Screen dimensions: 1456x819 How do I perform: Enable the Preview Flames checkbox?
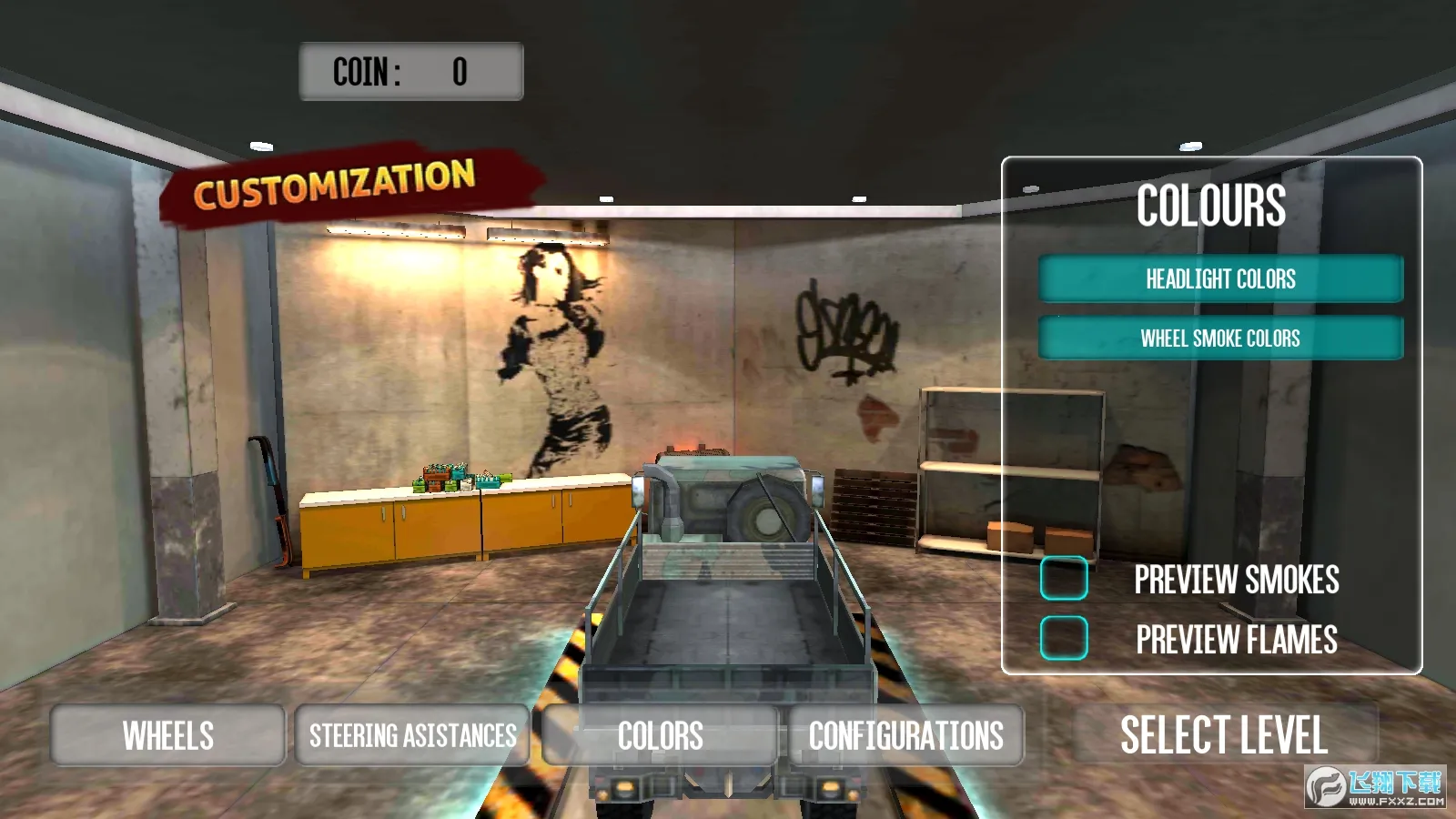click(1064, 638)
